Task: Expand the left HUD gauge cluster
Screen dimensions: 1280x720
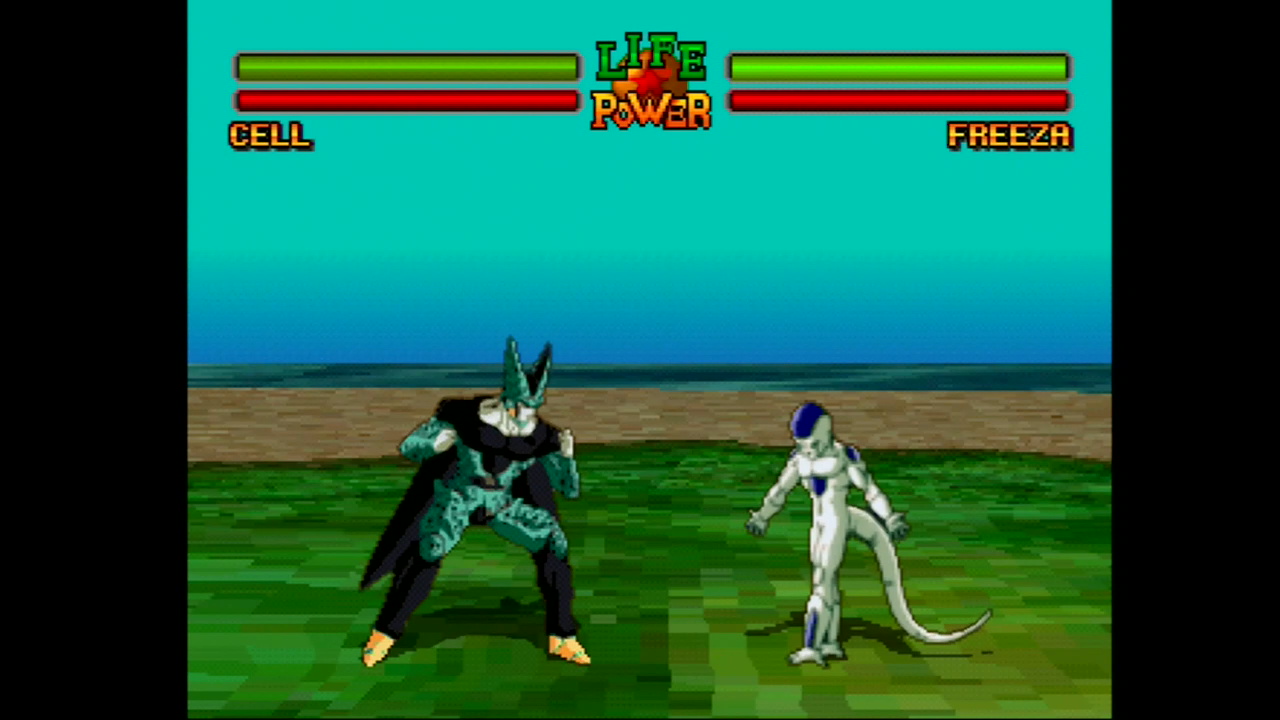Action: [x=407, y=83]
